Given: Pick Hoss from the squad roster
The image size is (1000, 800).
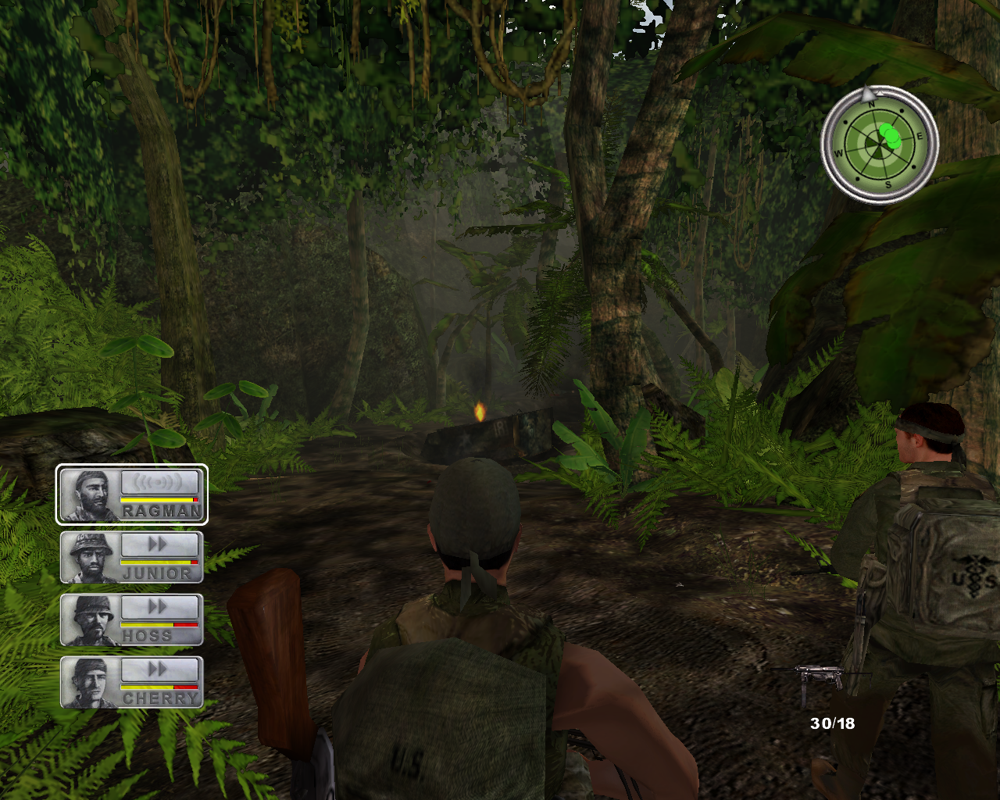Looking at the screenshot, I should (x=132, y=619).
